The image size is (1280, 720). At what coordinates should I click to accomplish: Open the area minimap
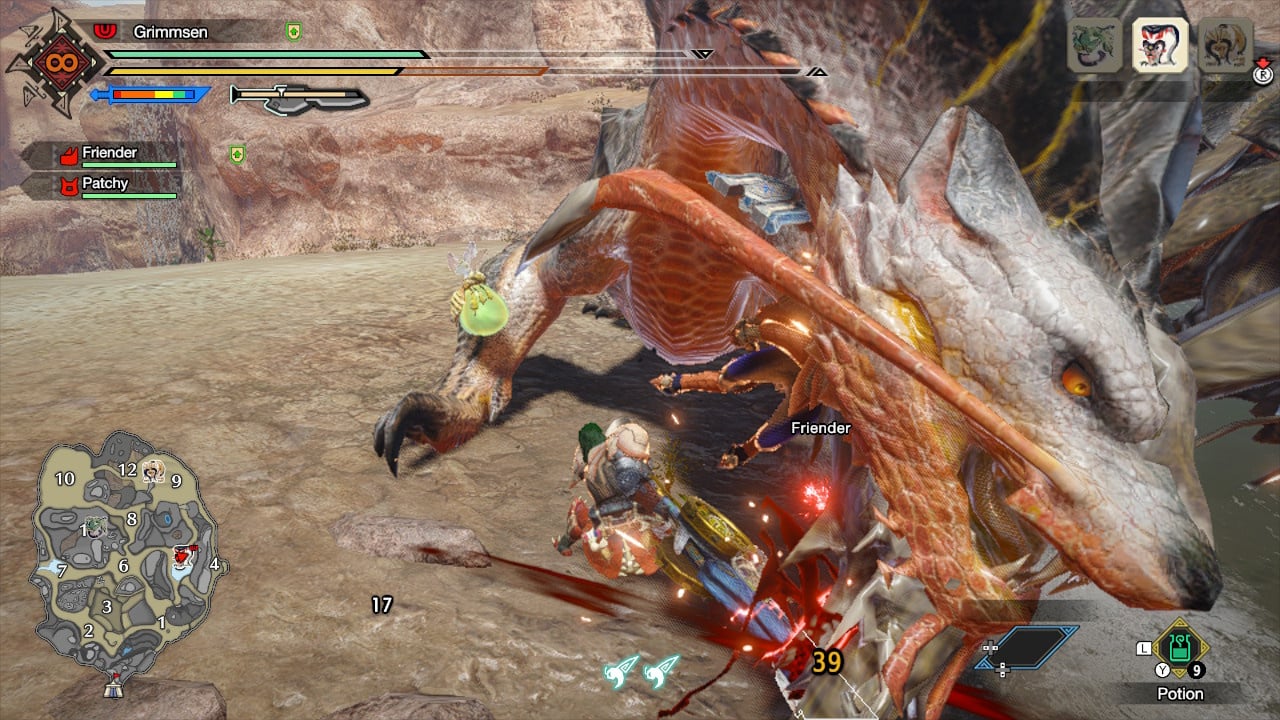124,553
